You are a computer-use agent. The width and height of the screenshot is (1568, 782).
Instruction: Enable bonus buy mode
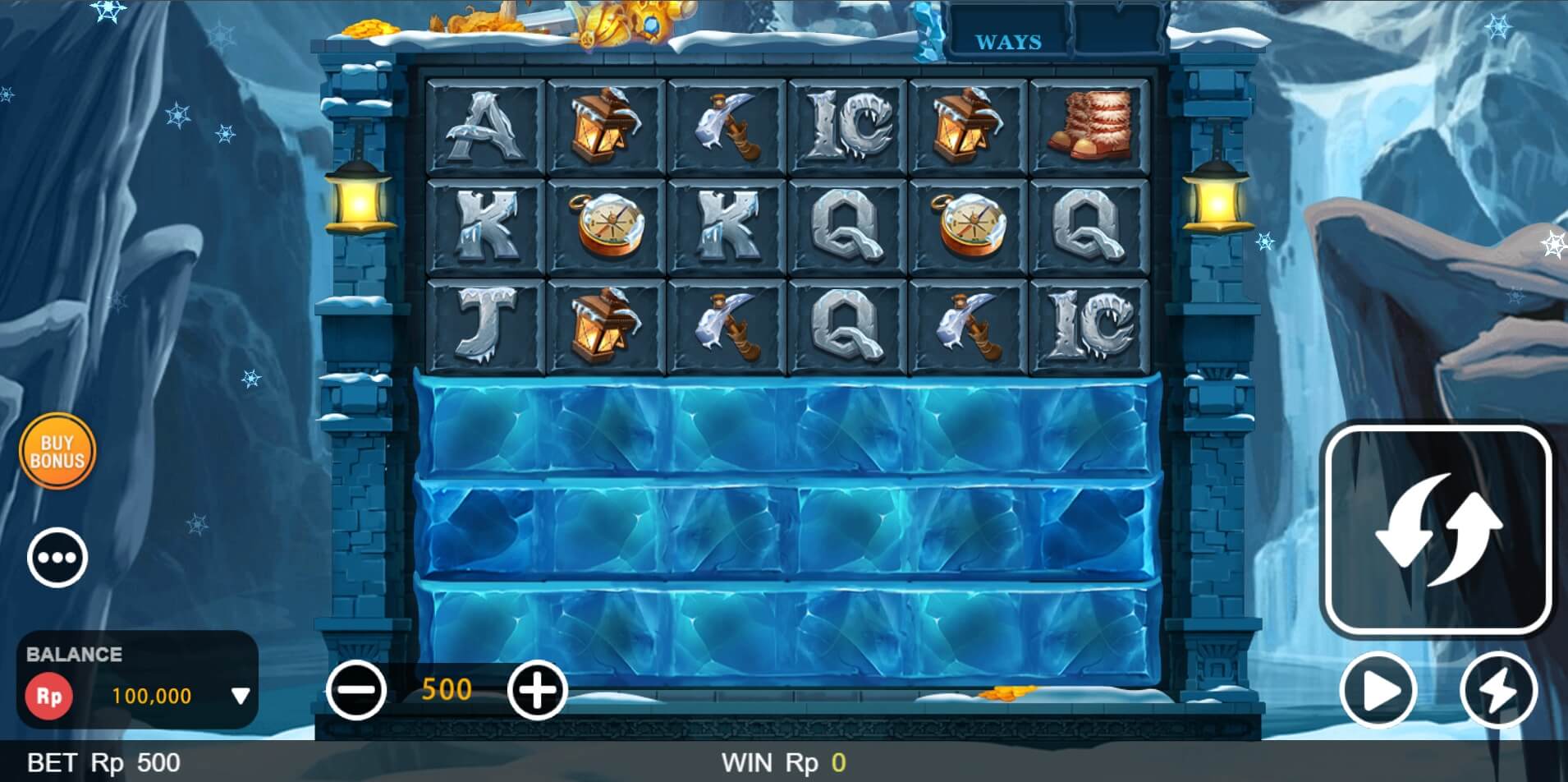(x=57, y=451)
